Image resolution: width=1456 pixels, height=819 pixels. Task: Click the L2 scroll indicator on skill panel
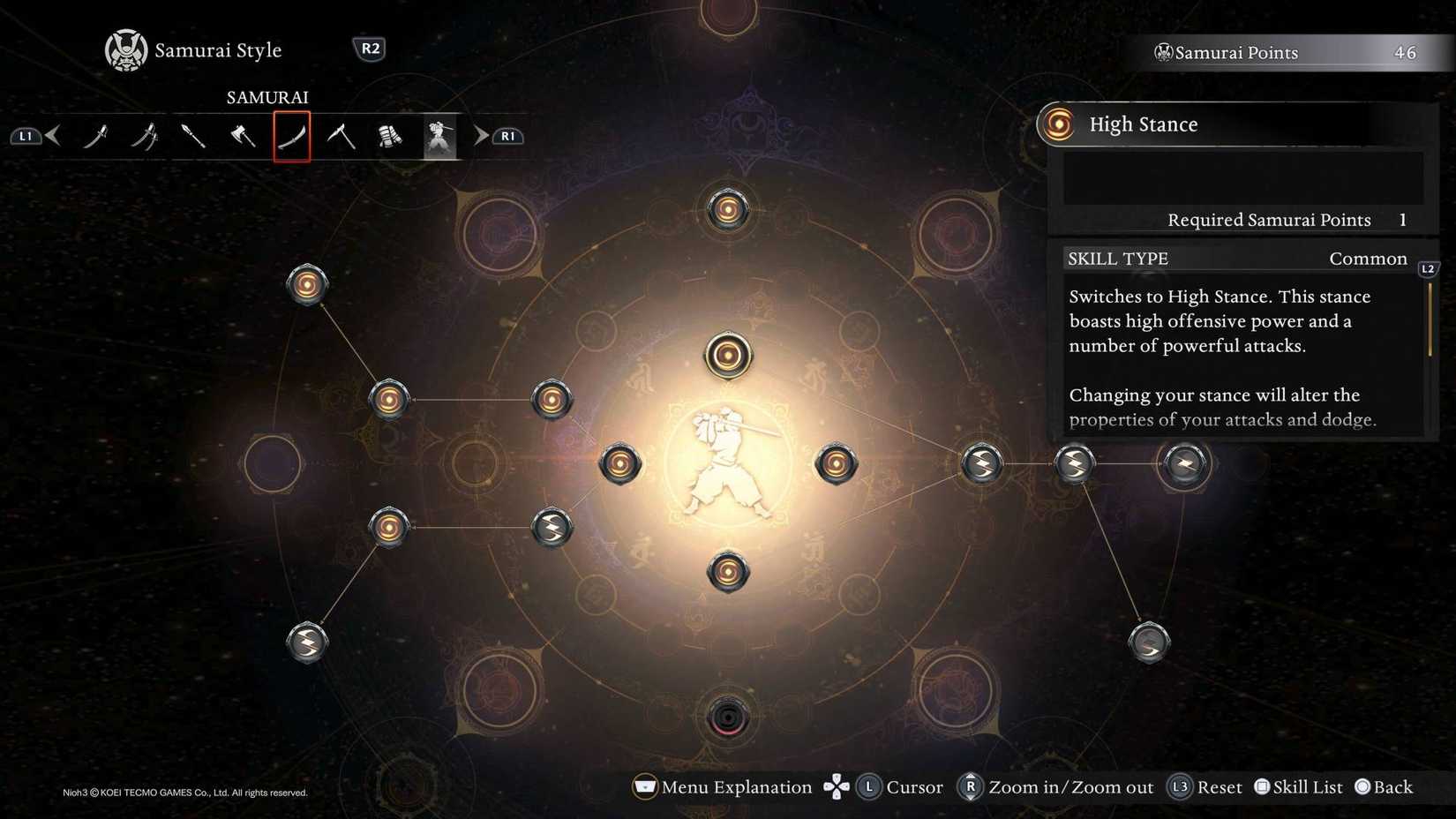pyautogui.click(x=1428, y=268)
